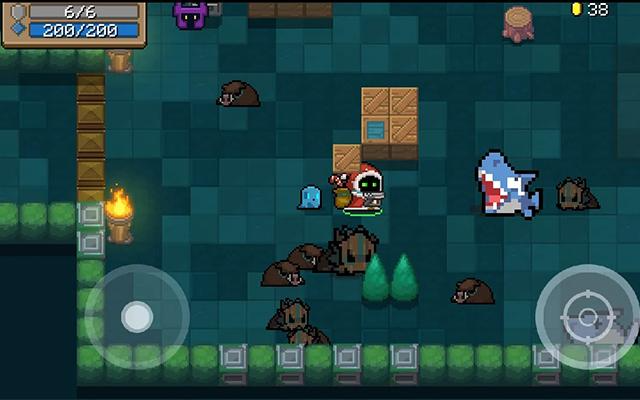This screenshot has height=400, width=640.
Task: Fire using the crosshair attack button
Action: coord(587,317)
